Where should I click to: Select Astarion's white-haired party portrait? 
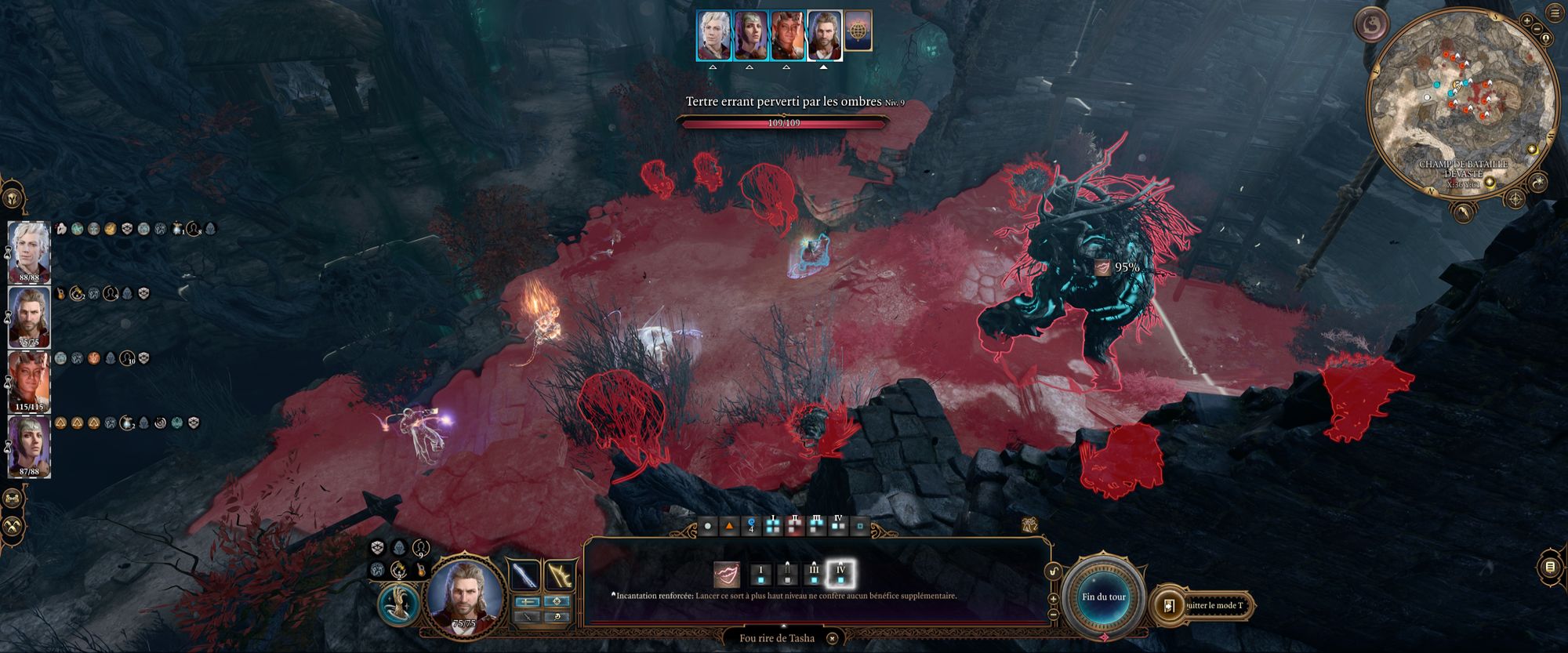(x=29, y=252)
